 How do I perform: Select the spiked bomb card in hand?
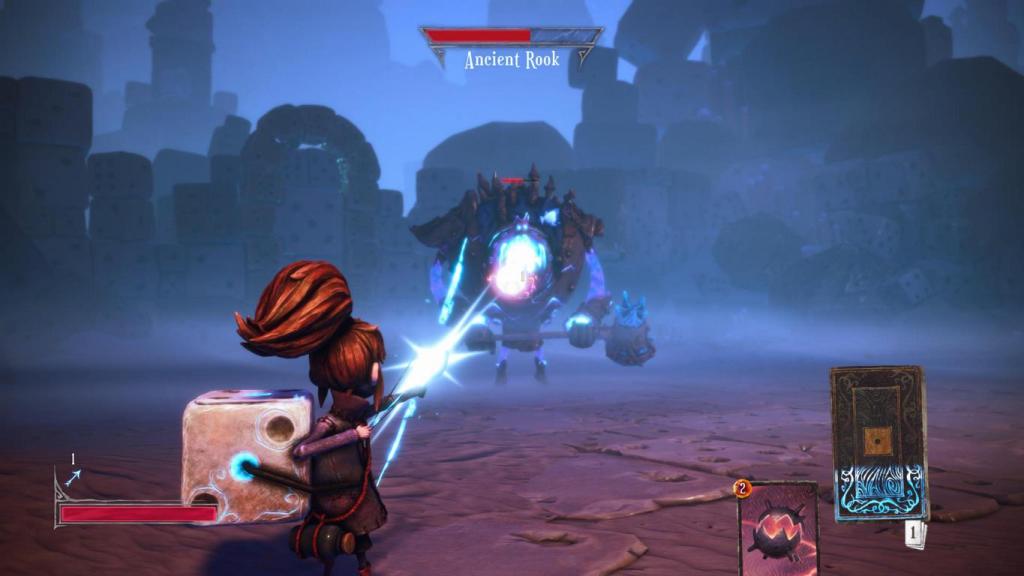pos(778,530)
